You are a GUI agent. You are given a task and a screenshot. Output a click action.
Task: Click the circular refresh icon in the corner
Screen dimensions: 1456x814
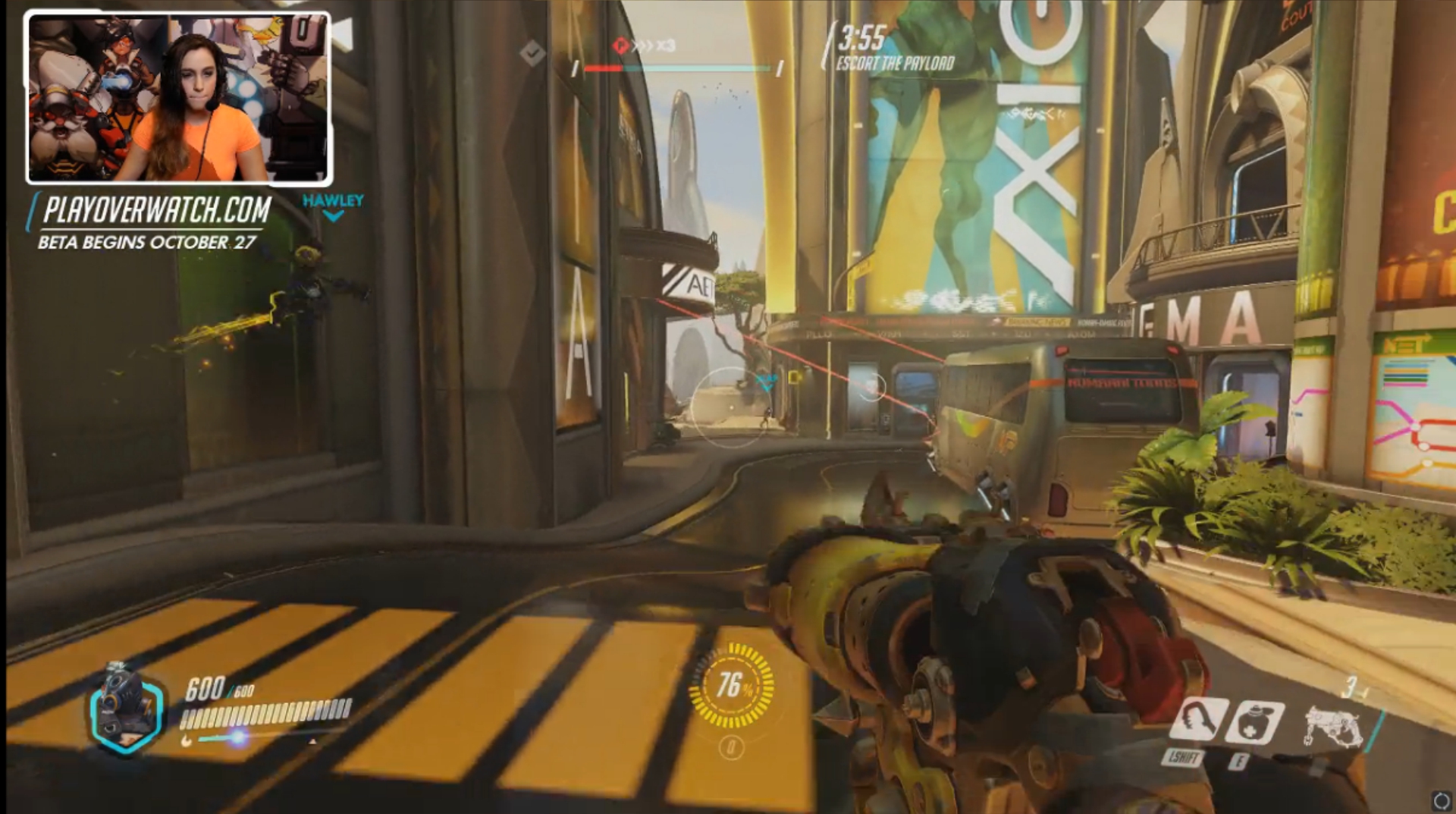coord(1441,800)
